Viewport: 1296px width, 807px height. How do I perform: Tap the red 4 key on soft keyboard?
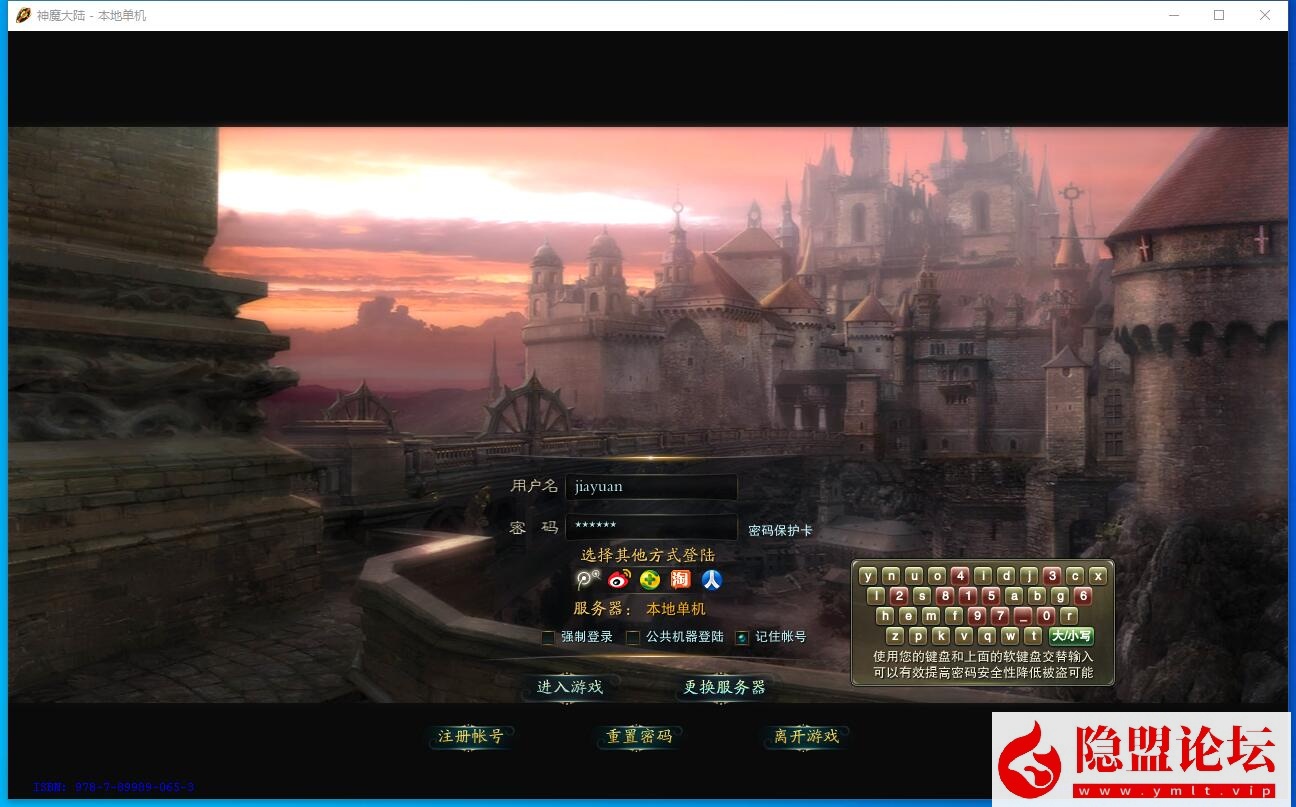[x=960, y=576]
